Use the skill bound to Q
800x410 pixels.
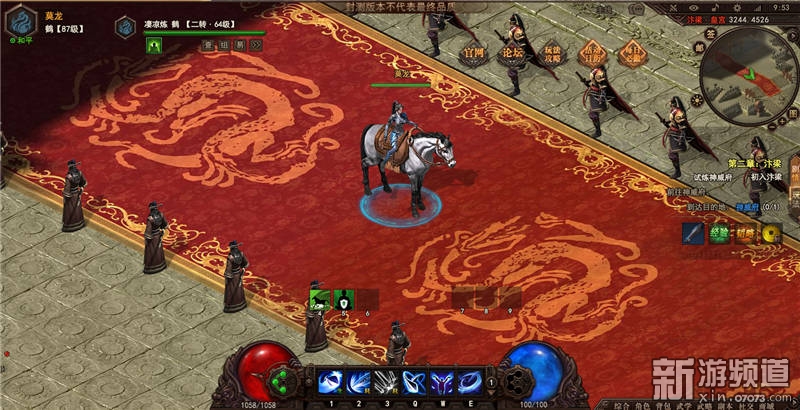pos(412,382)
